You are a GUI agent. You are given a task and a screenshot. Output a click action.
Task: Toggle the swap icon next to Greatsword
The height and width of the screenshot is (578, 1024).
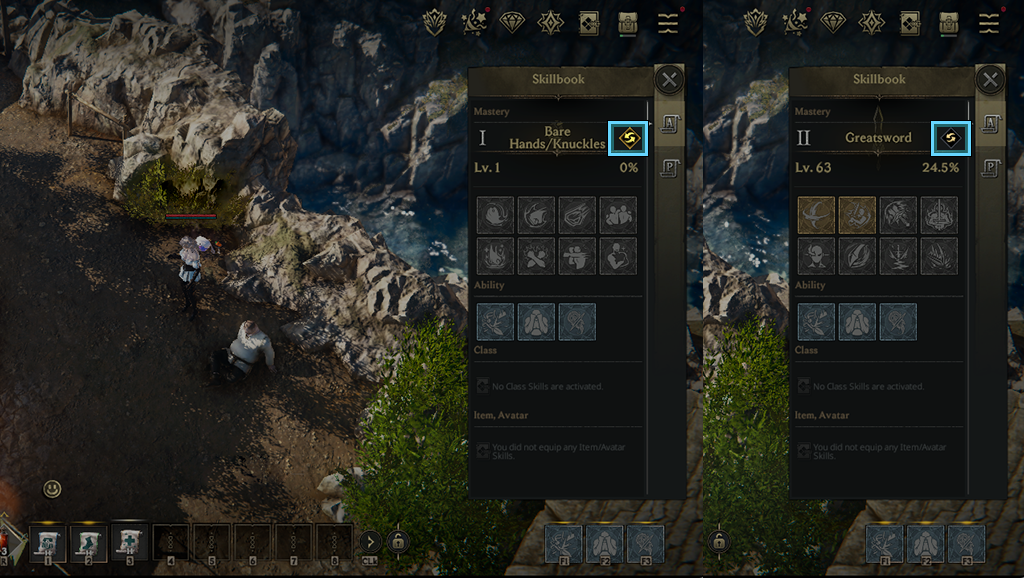950,138
